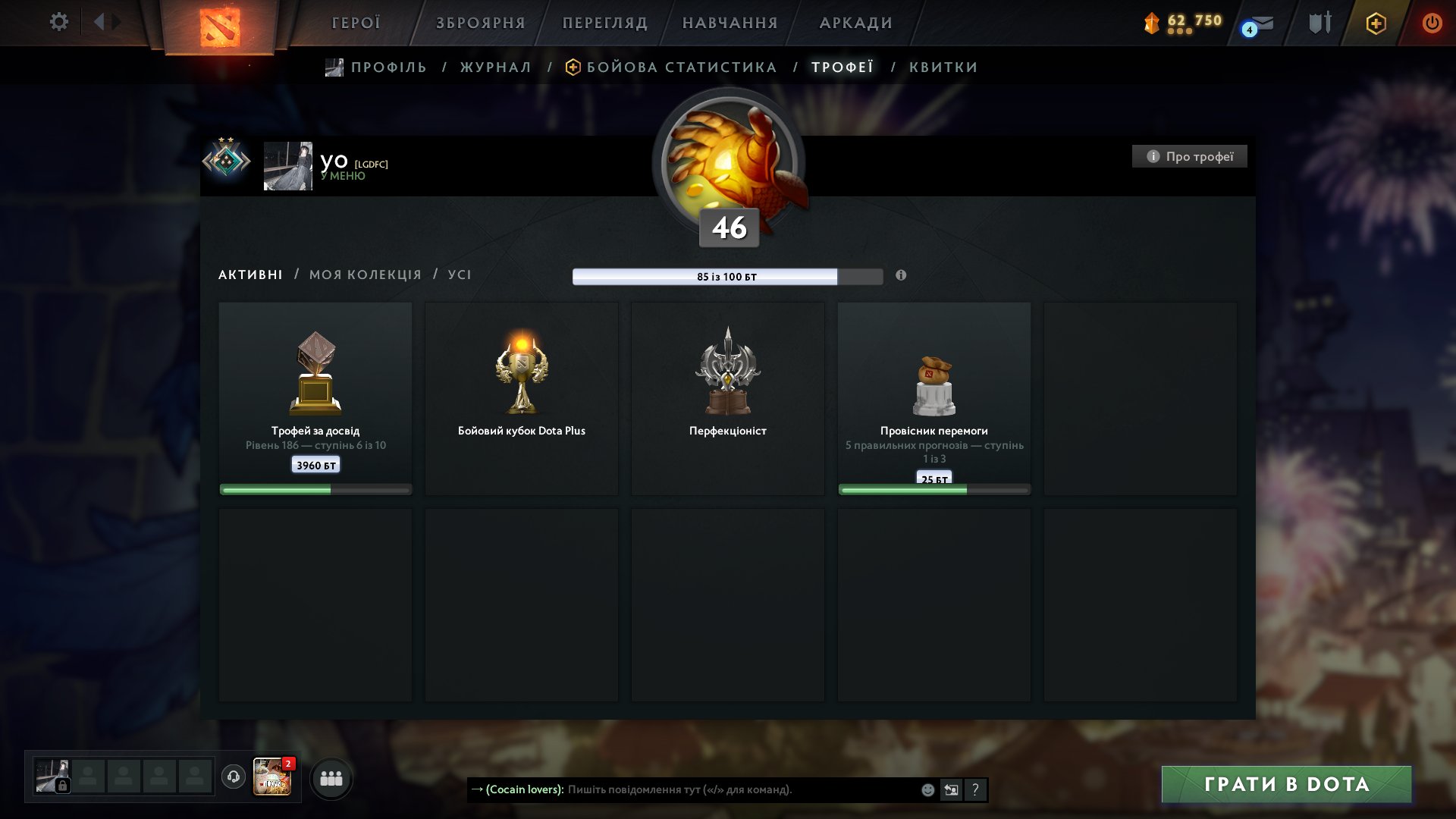The image size is (1456, 819).
Task: Click the question mark in the chat bar
Action: (975, 790)
